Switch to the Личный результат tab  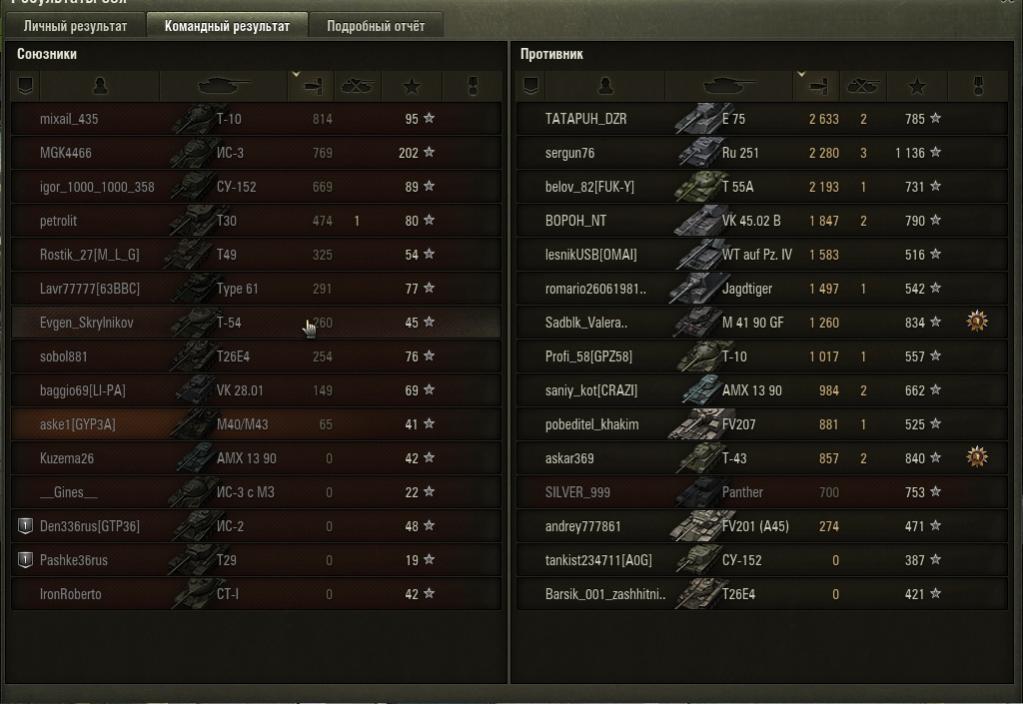pyautogui.click(x=75, y=26)
